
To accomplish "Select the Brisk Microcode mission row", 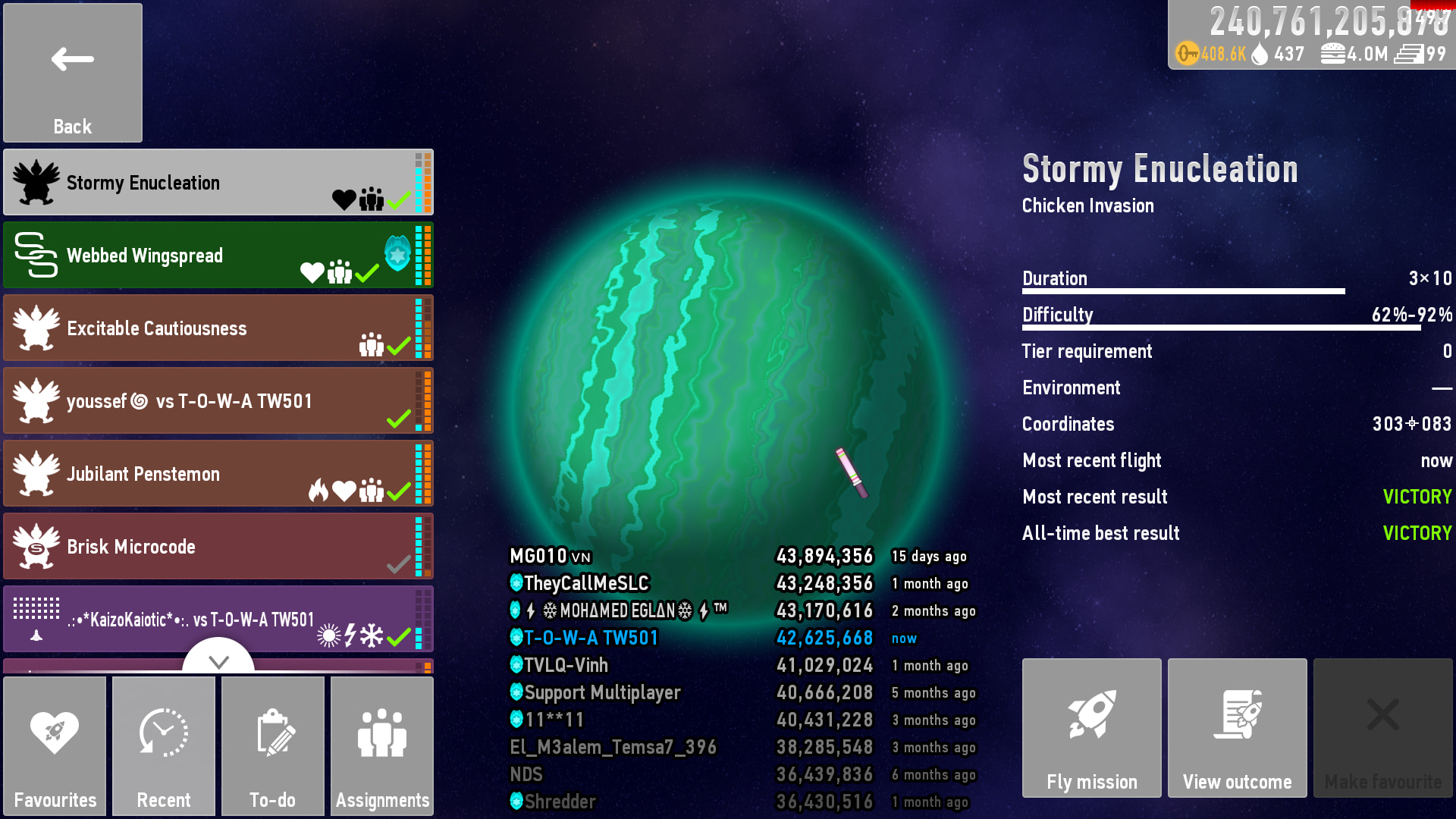I will (218, 547).
